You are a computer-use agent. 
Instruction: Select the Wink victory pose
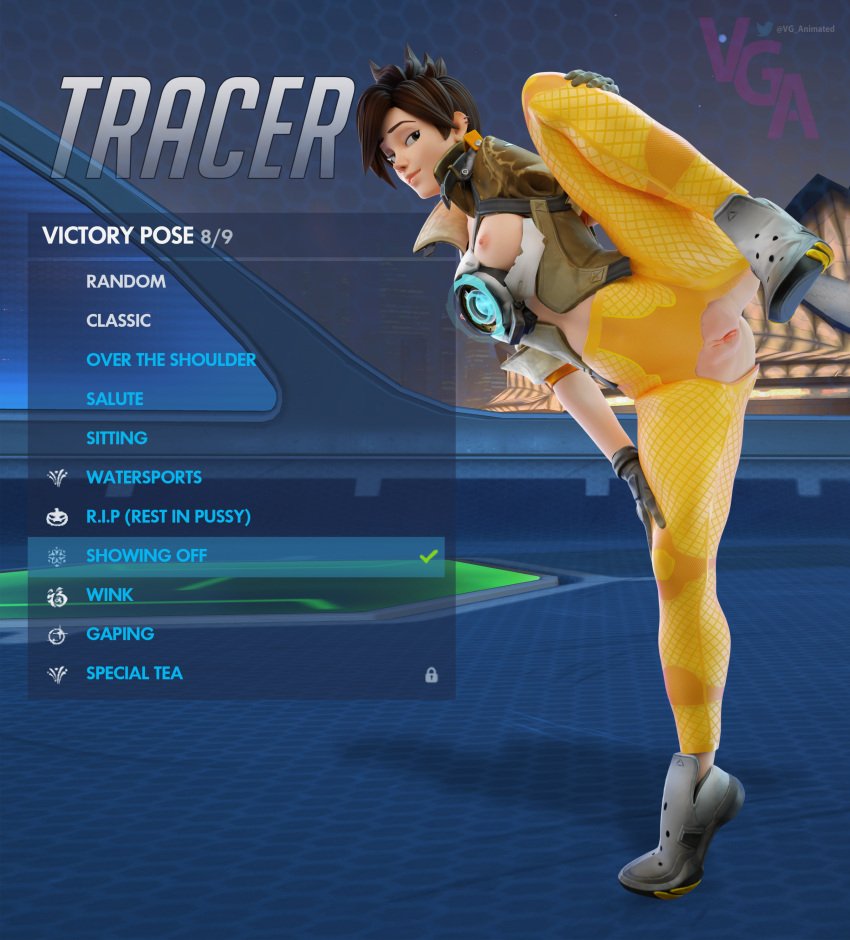(x=110, y=594)
